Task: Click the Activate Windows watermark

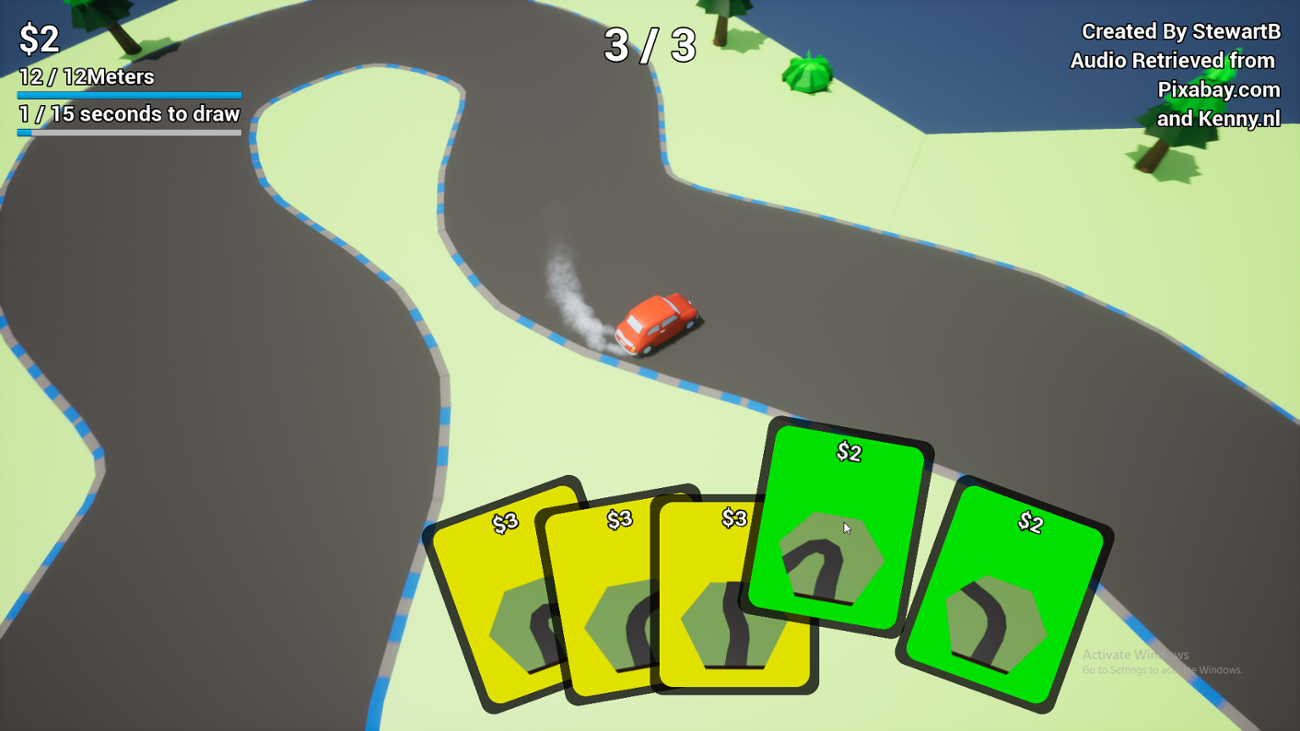Action: (x=1135, y=653)
